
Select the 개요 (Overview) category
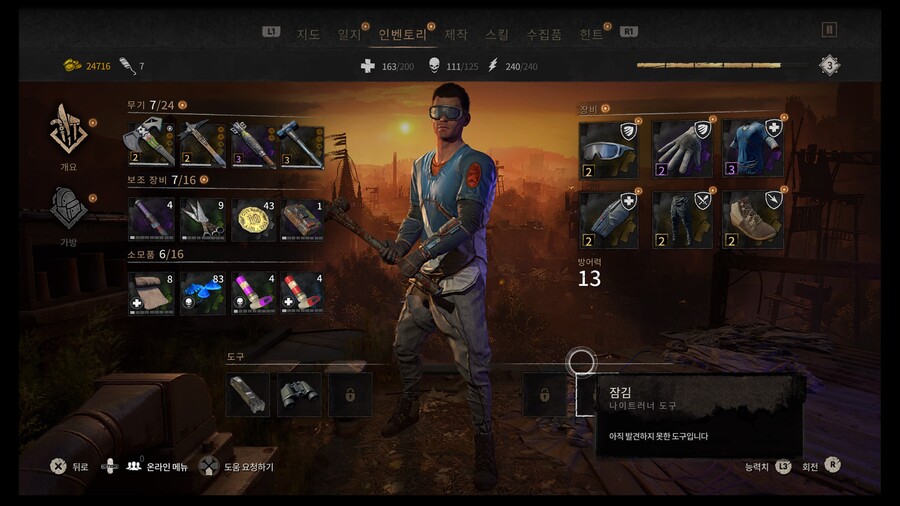click(69, 135)
